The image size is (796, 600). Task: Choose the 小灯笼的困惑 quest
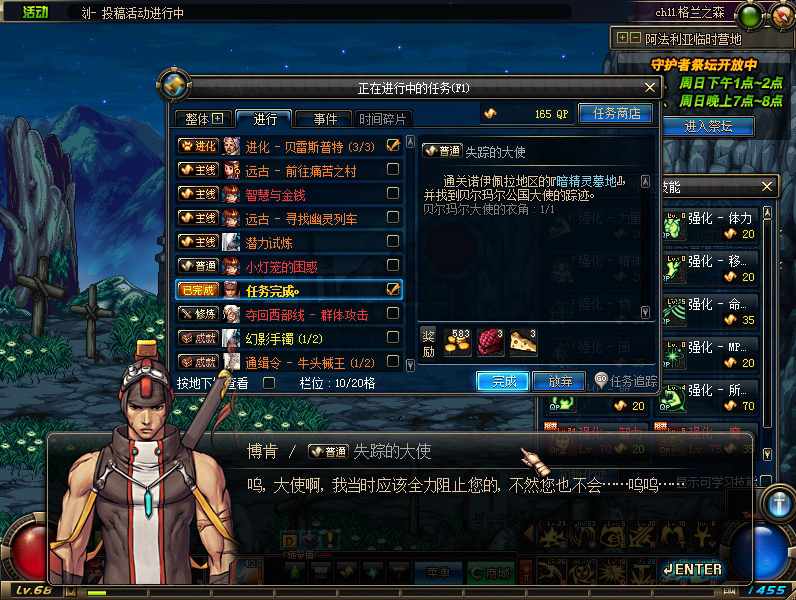point(283,266)
